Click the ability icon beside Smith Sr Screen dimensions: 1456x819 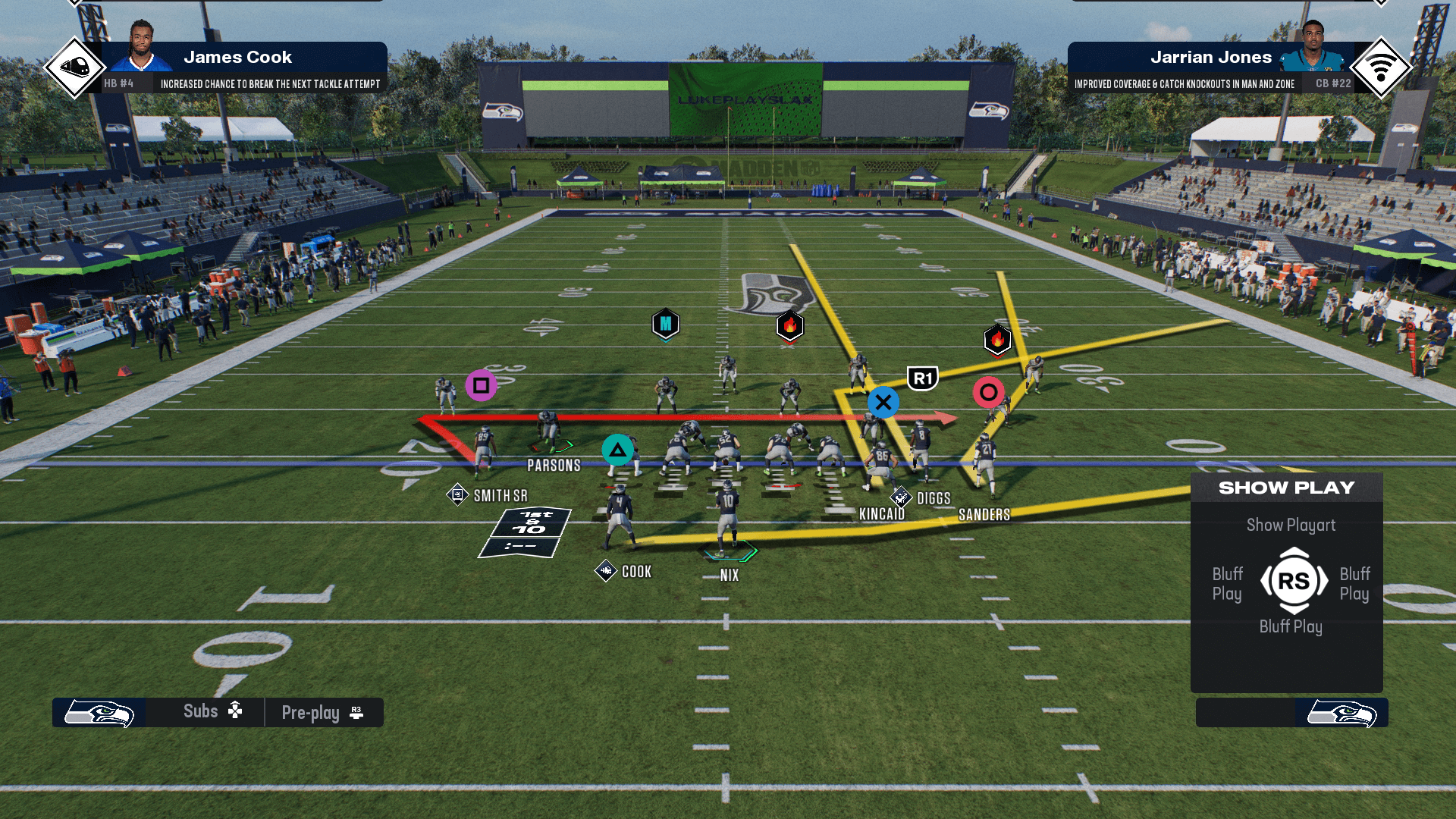click(457, 495)
